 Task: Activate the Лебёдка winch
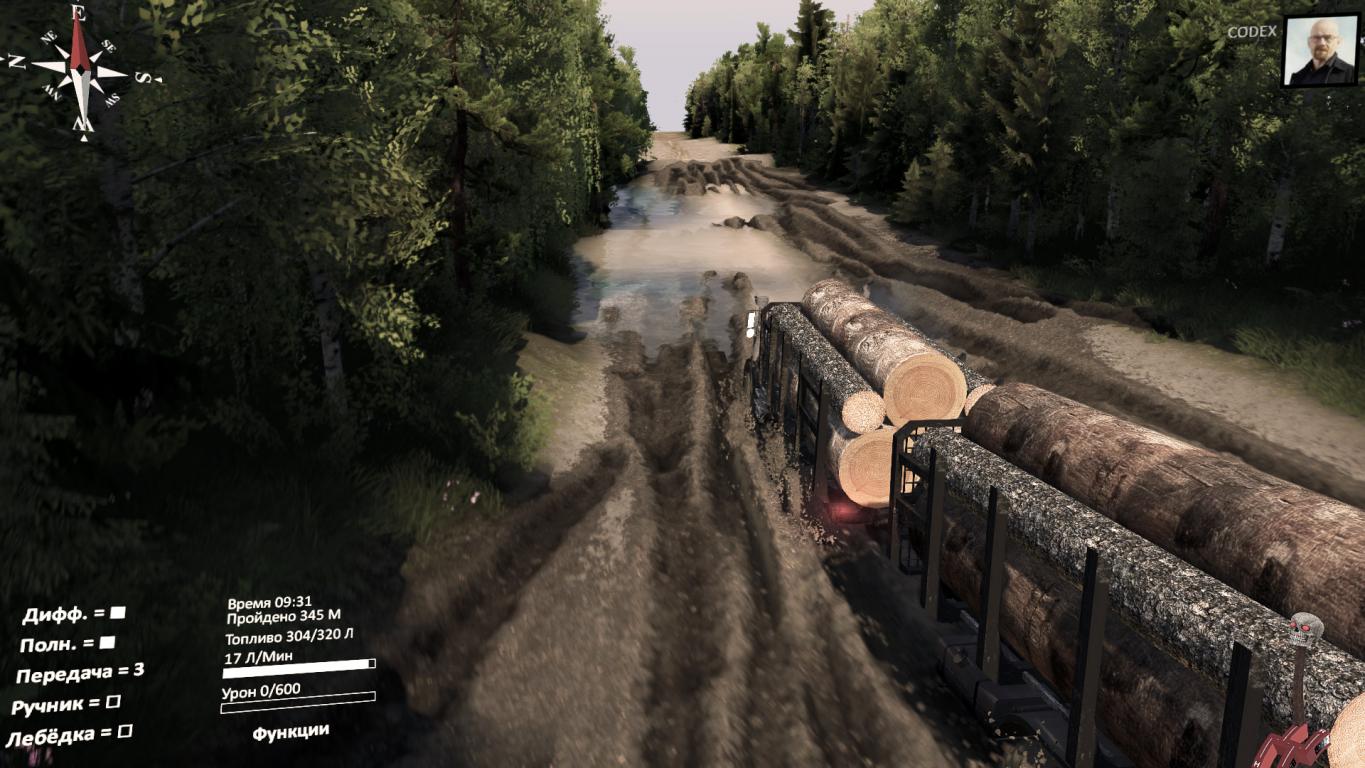[124, 733]
